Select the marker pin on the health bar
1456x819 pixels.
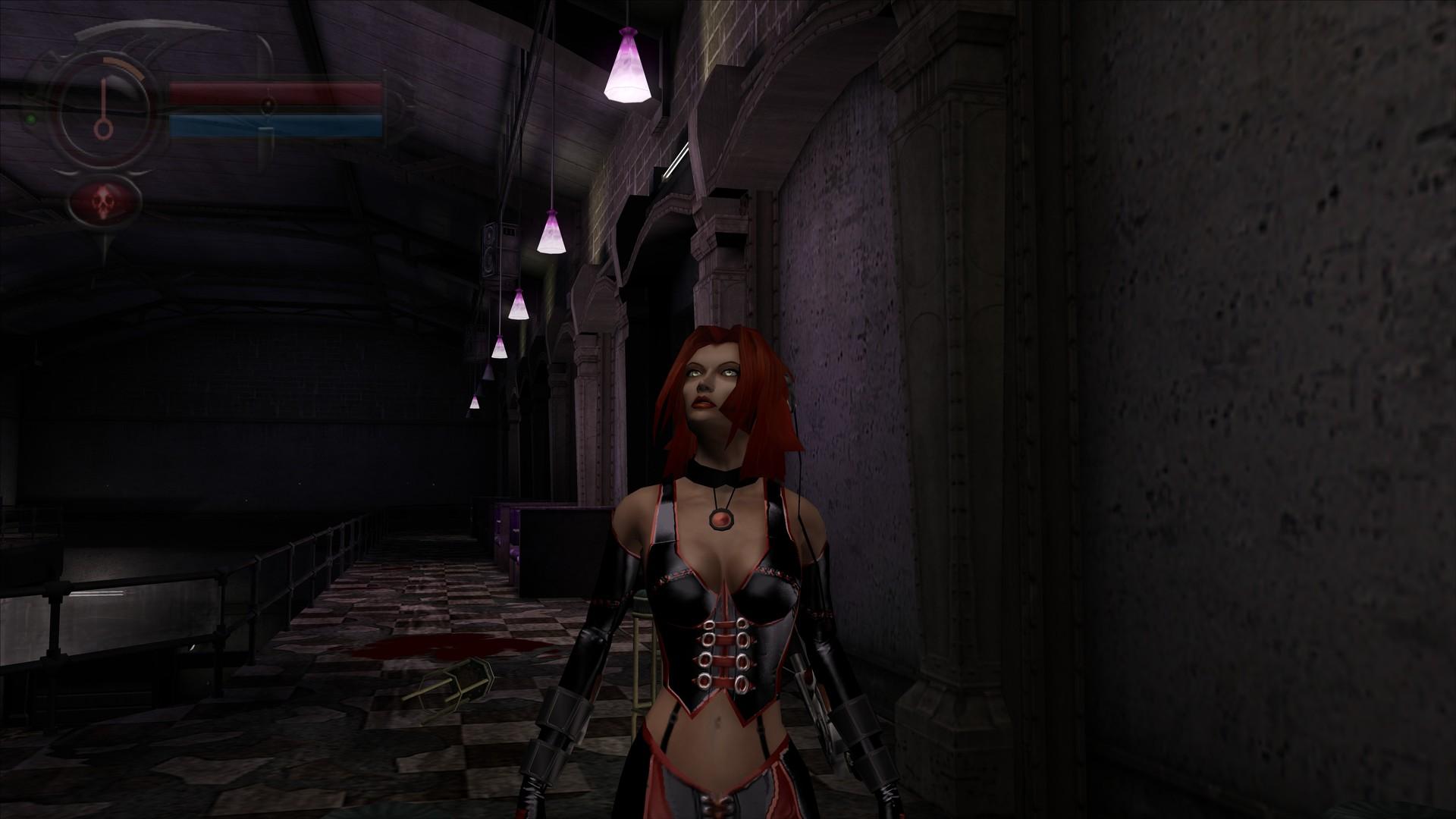268,103
